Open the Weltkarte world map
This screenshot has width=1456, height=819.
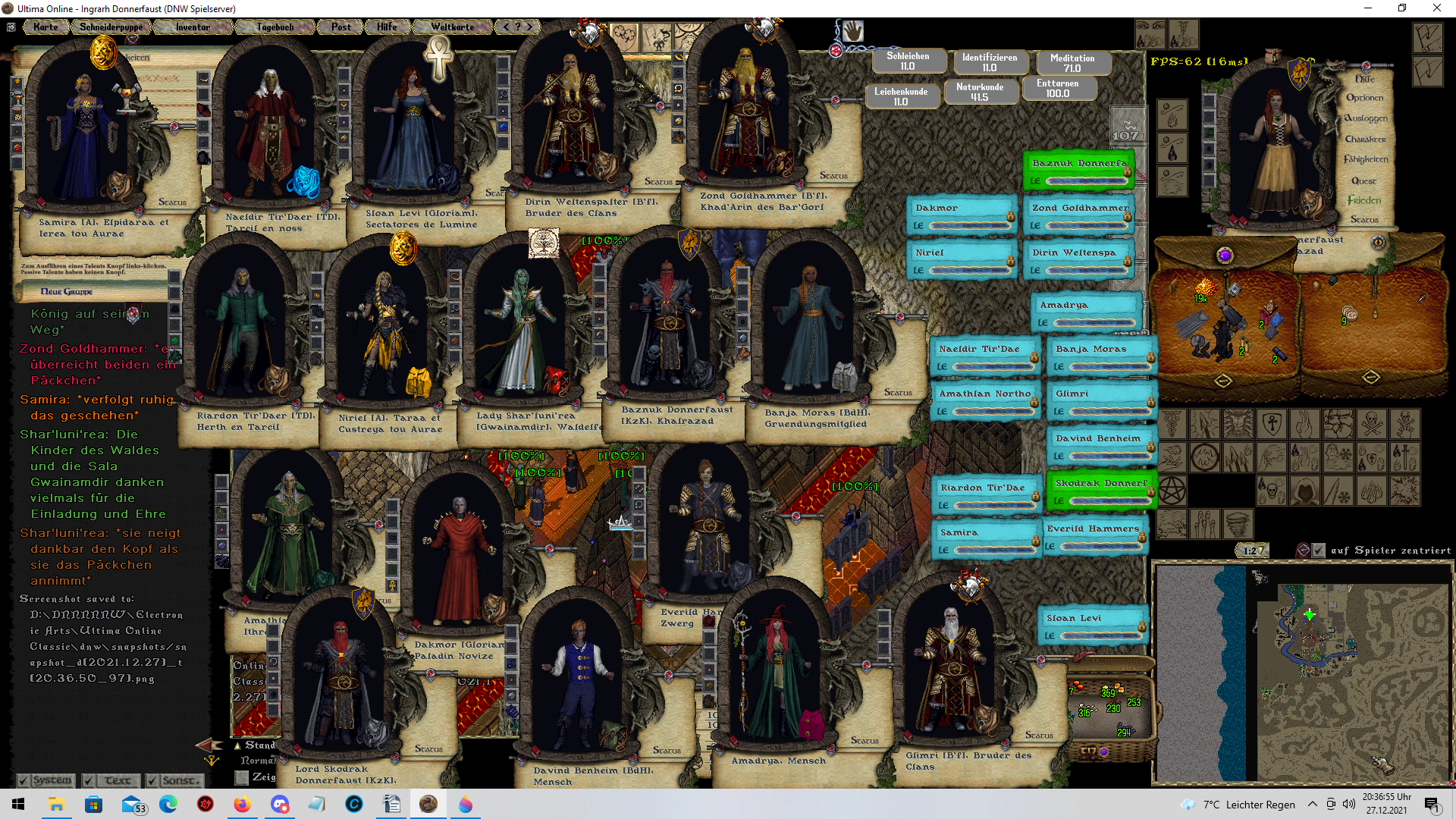pos(452,27)
